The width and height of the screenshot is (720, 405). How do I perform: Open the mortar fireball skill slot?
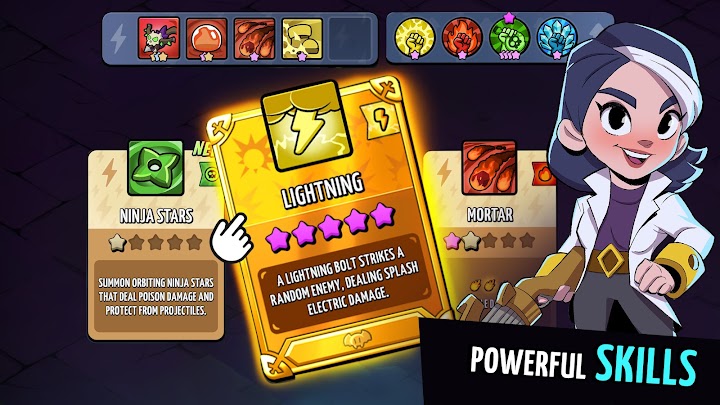tap(253, 39)
